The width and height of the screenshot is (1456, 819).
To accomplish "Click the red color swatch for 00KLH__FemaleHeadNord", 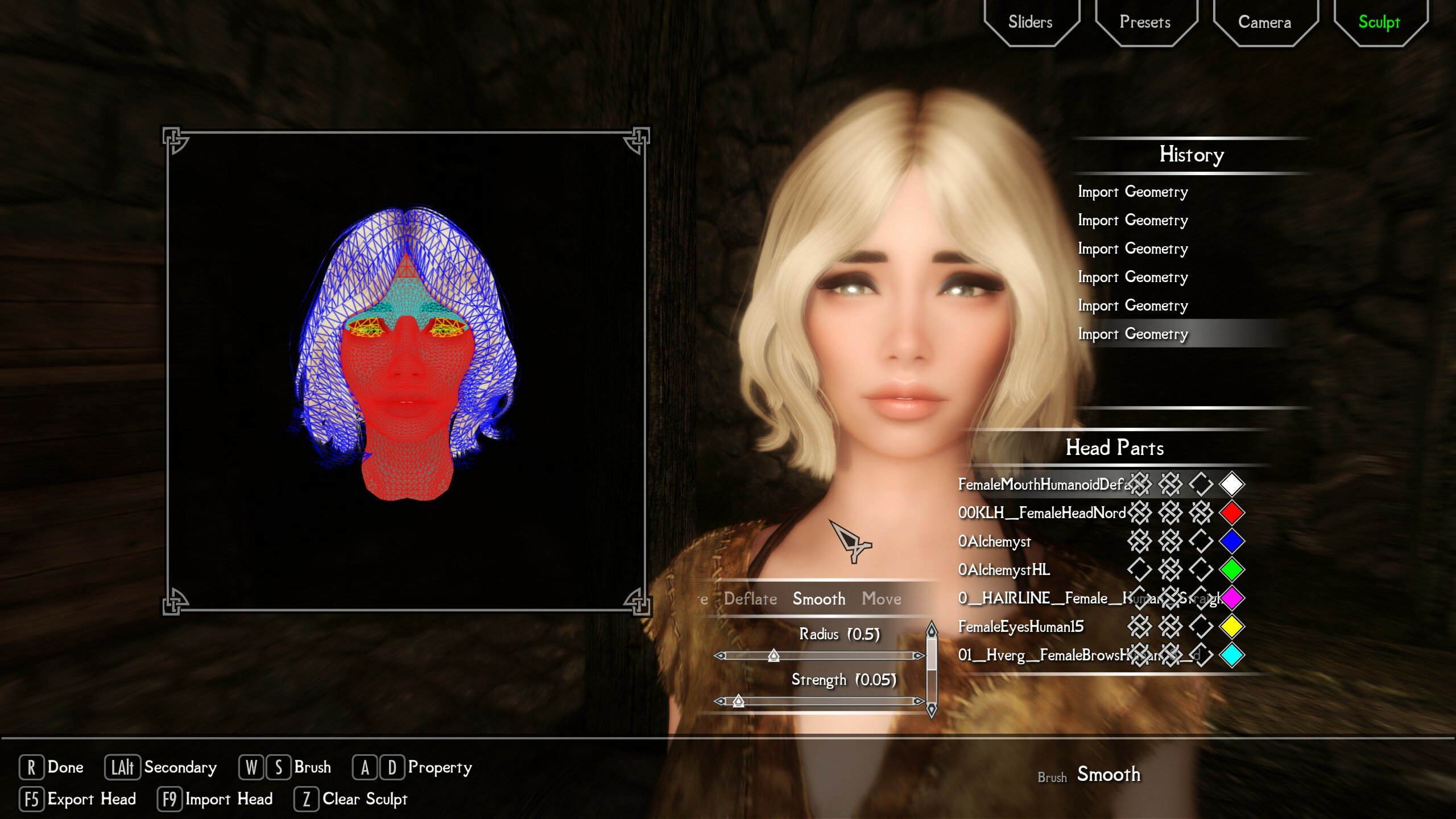I will (x=1232, y=513).
